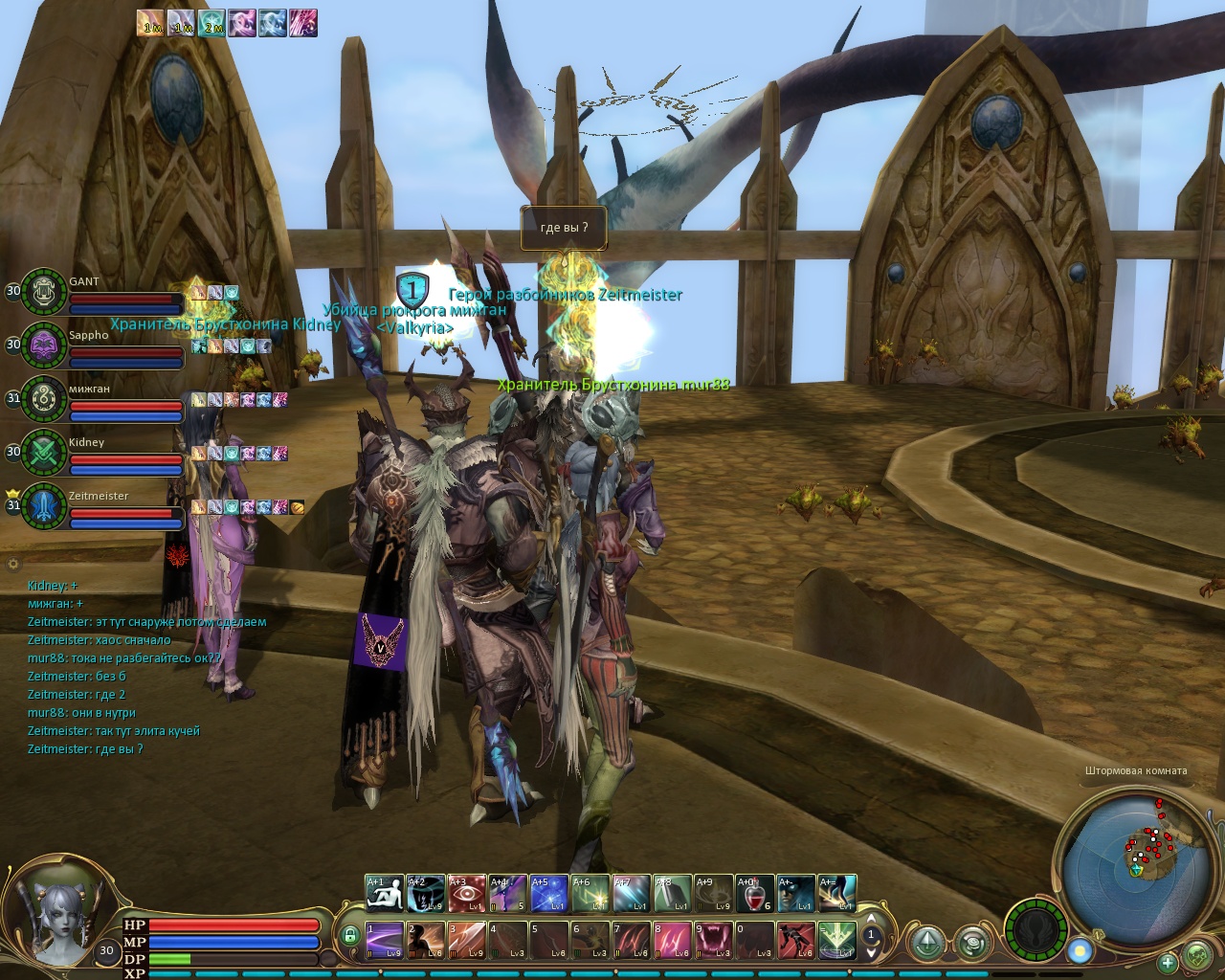Click the player character portrait
1225x980 pixels.
(56, 911)
